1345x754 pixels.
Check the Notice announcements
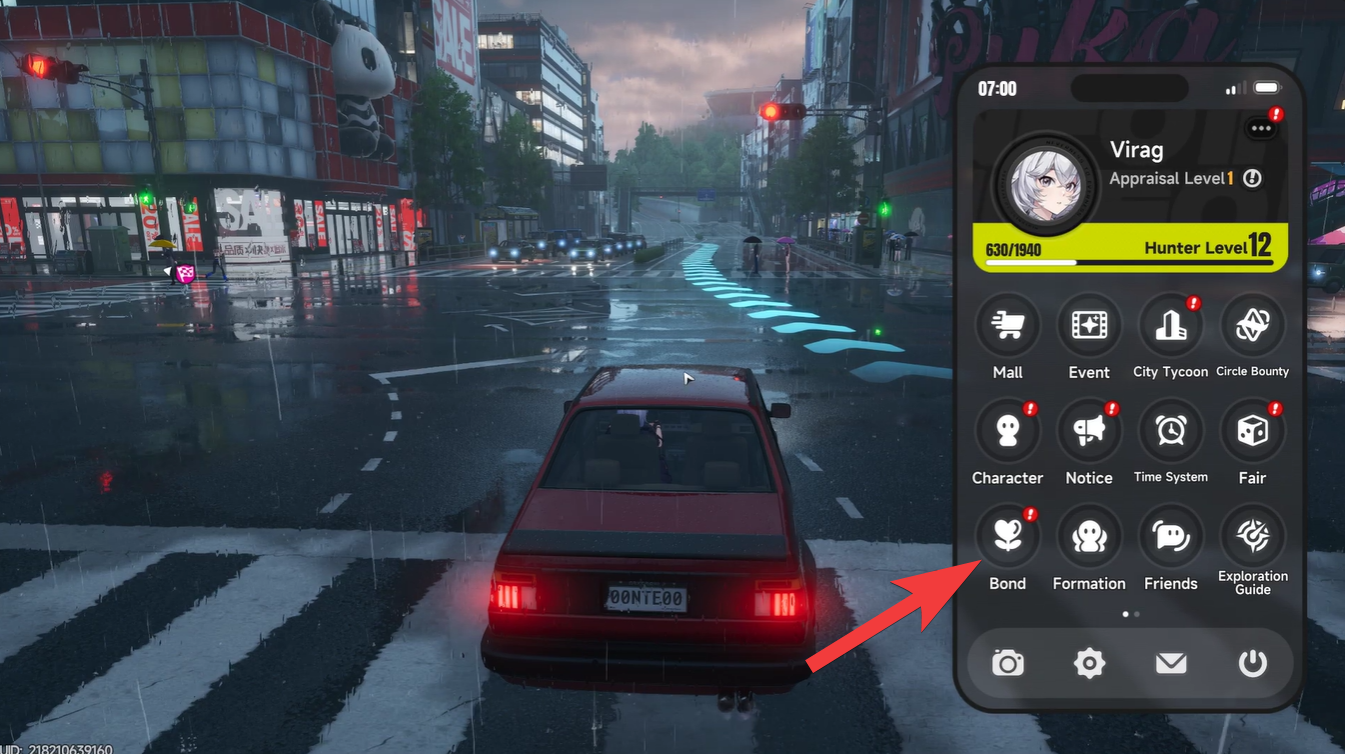1089,431
